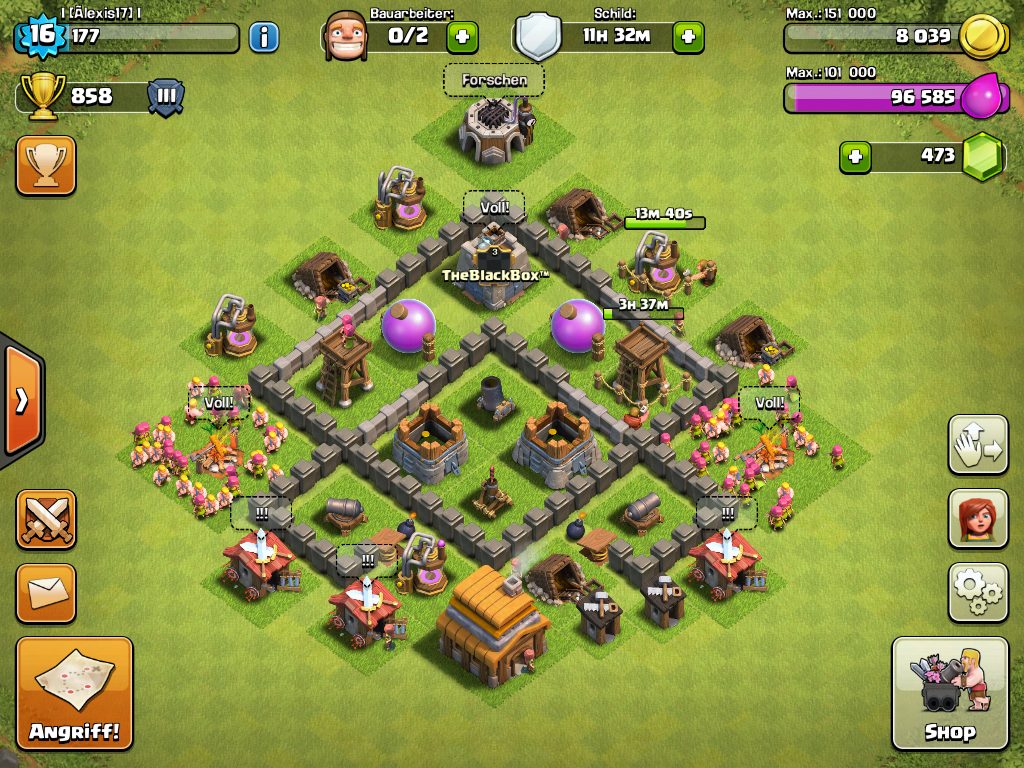Open the mail inbox envelope
Image resolution: width=1024 pixels, height=768 pixels.
pyautogui.click(x=46, y=592)
